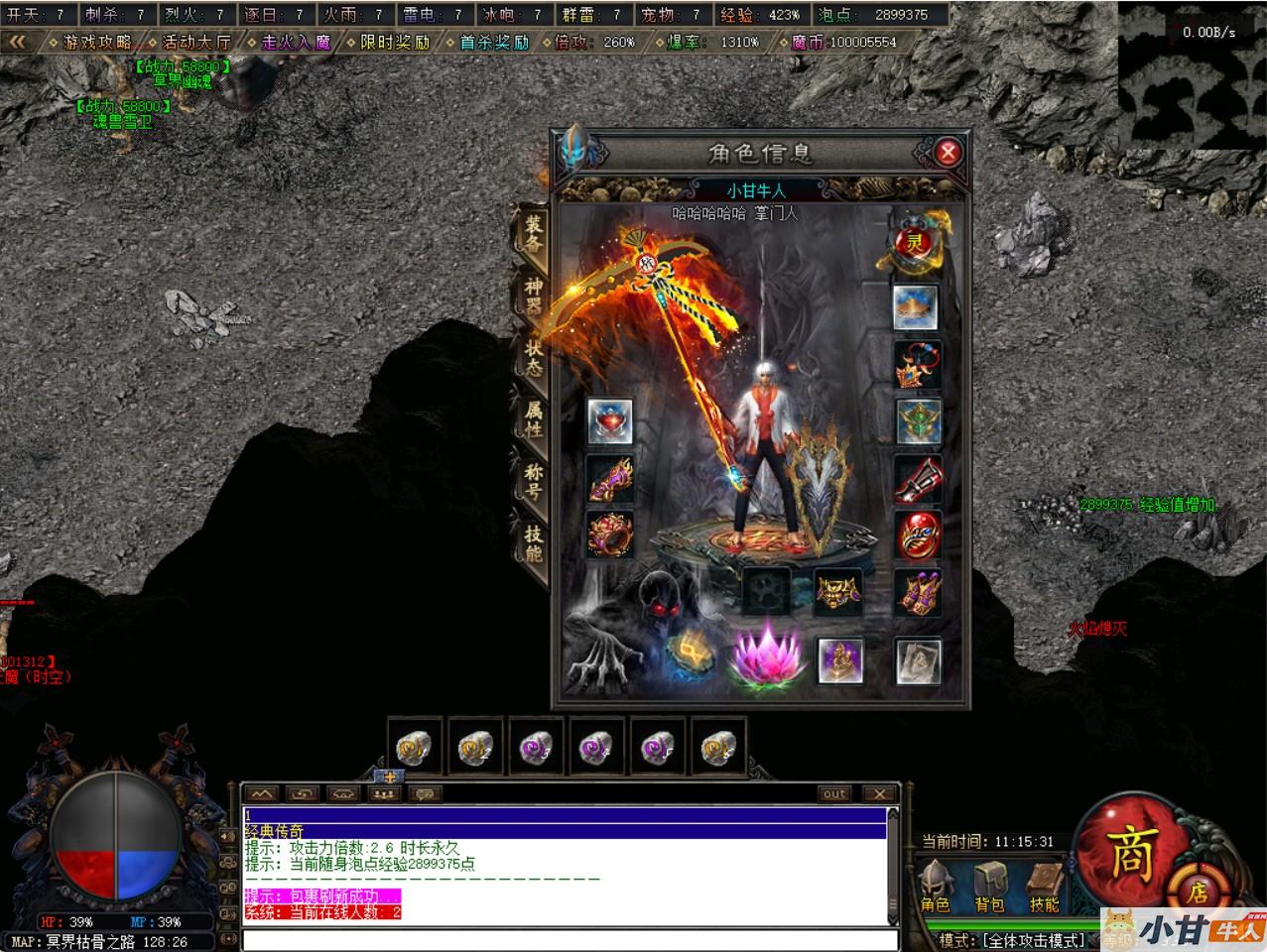The height and width of the screenshot is (952, 1267).
Task: Select the 属性 attributes tab
Action: point(534,418)
